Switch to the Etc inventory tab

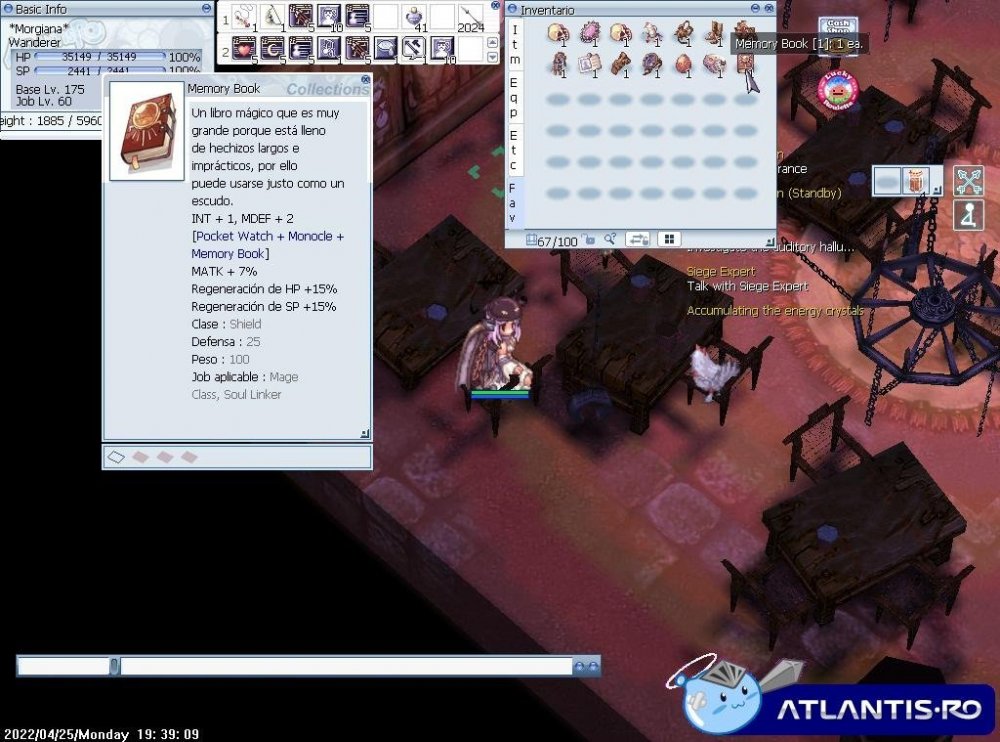pos(513,149)
